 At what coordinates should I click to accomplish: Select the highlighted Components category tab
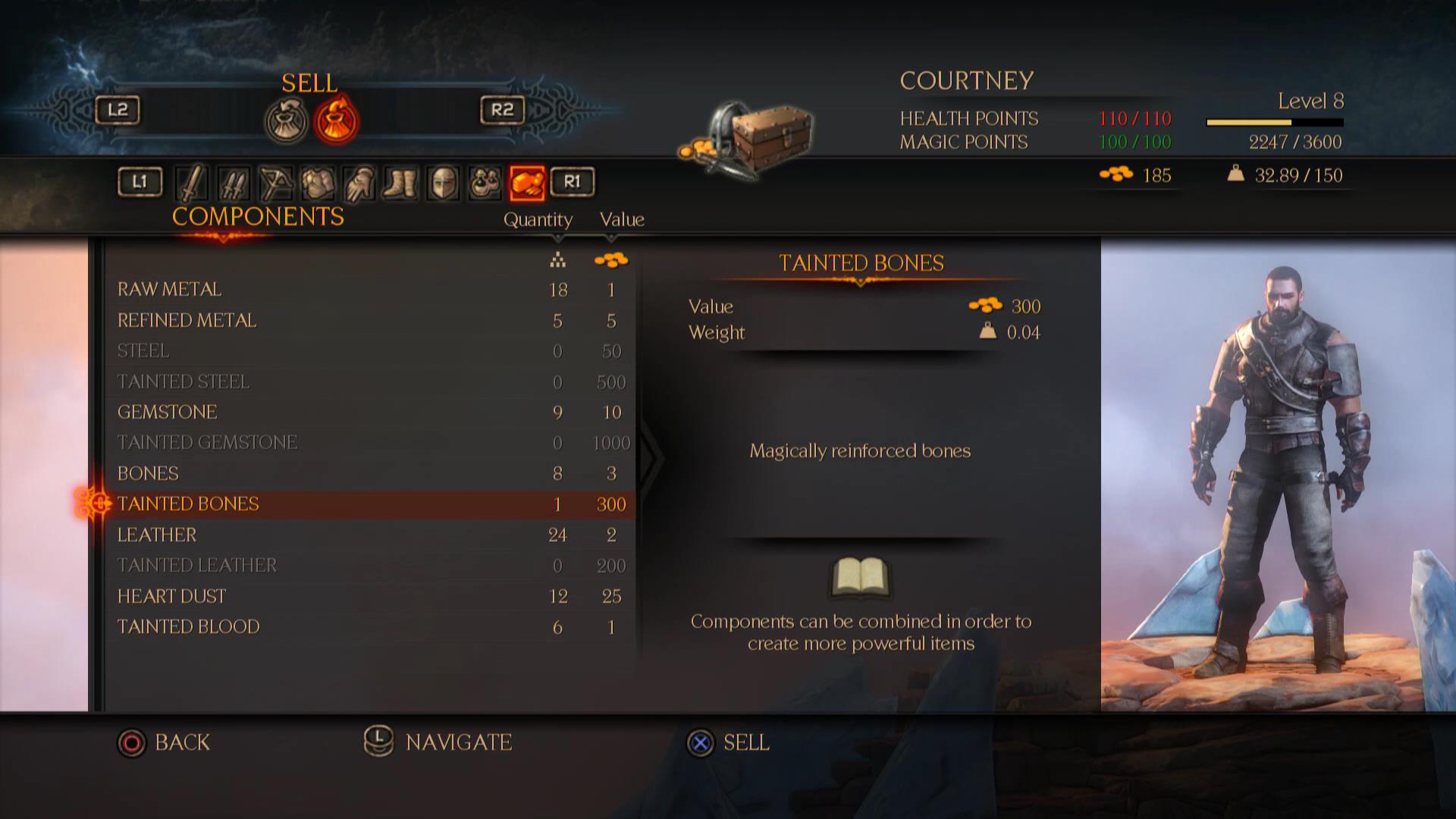[x=527, y=183]
